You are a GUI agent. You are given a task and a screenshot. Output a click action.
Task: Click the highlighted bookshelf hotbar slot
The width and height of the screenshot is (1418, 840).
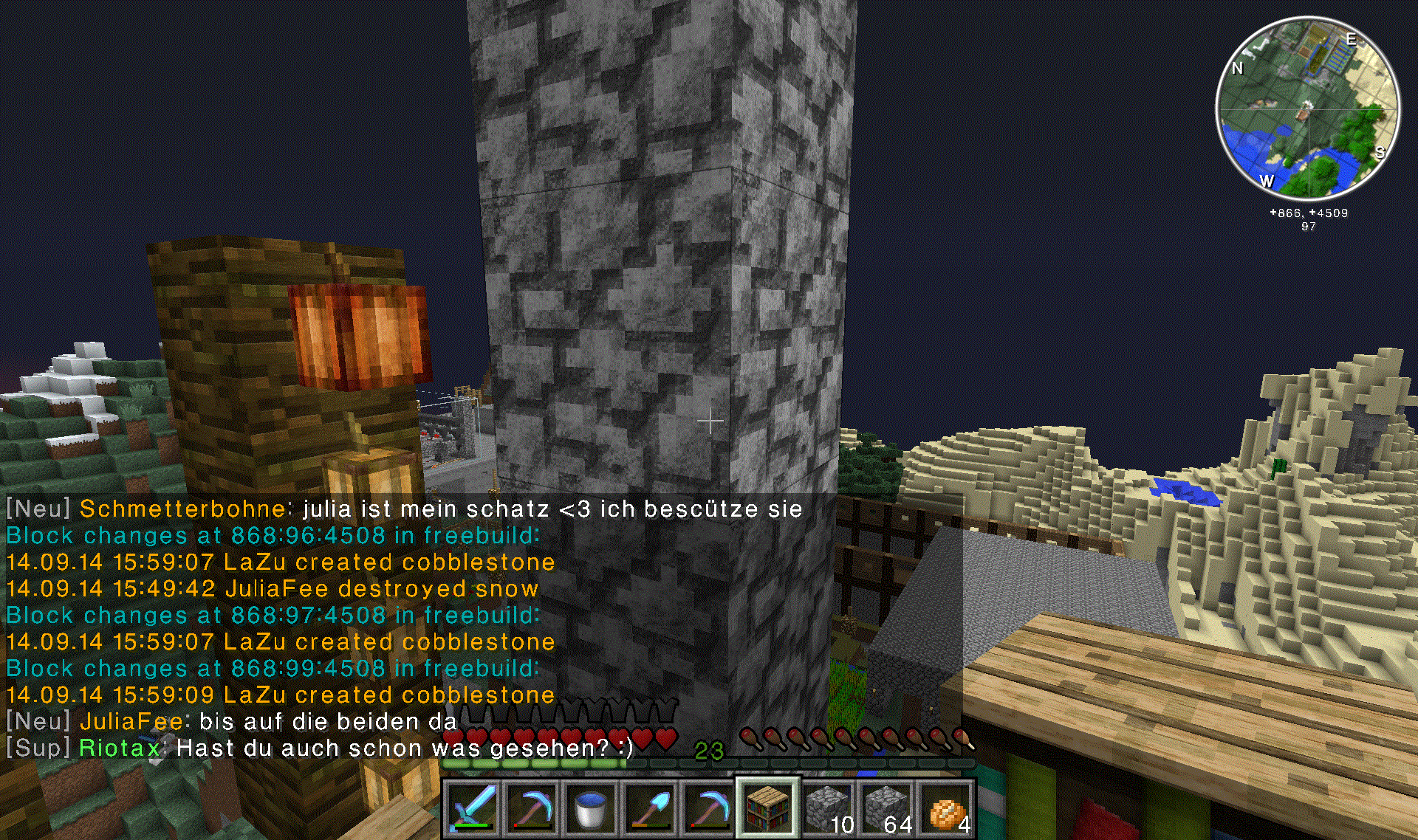point(767,807)
